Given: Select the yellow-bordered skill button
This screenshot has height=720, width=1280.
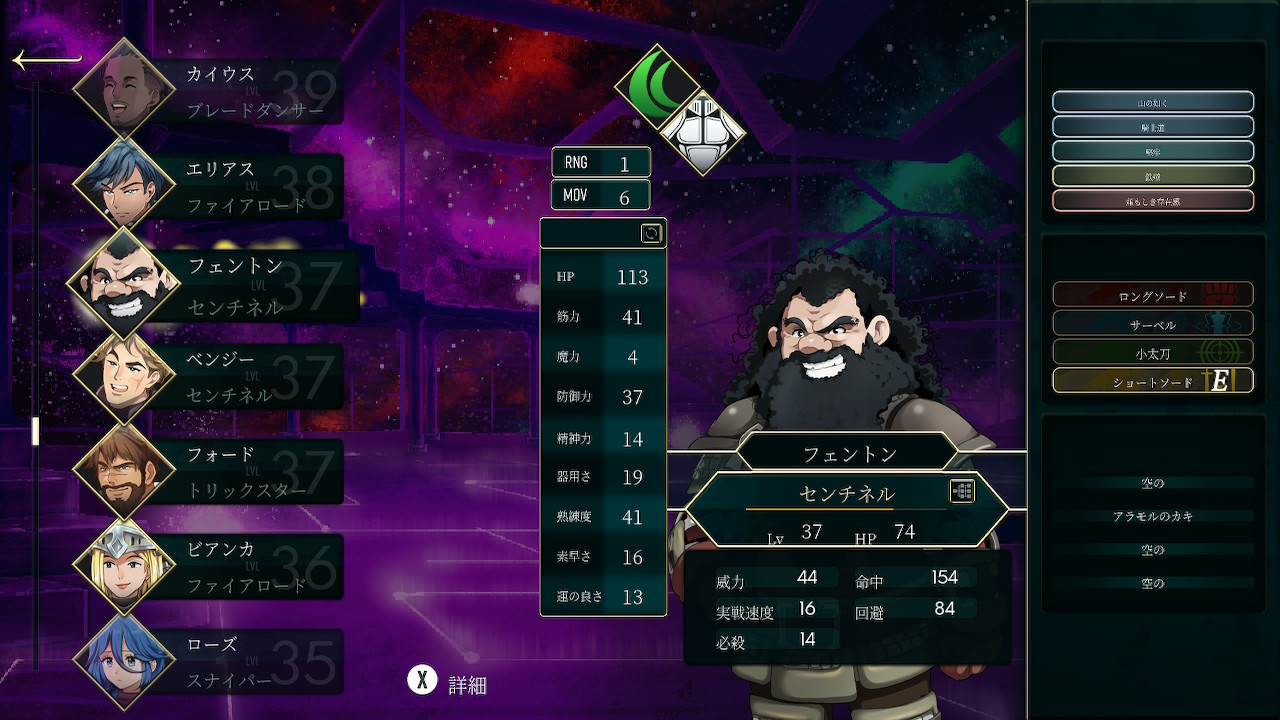Looking at the screenshot, I should click(1153, 176).
